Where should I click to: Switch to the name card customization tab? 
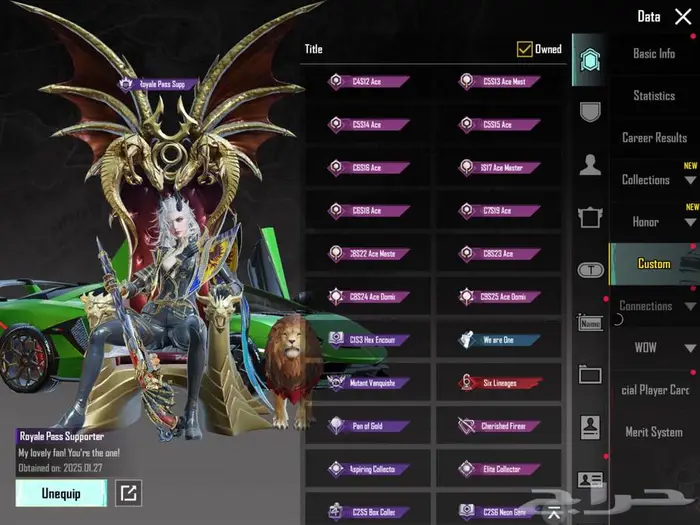click(590, 322)
